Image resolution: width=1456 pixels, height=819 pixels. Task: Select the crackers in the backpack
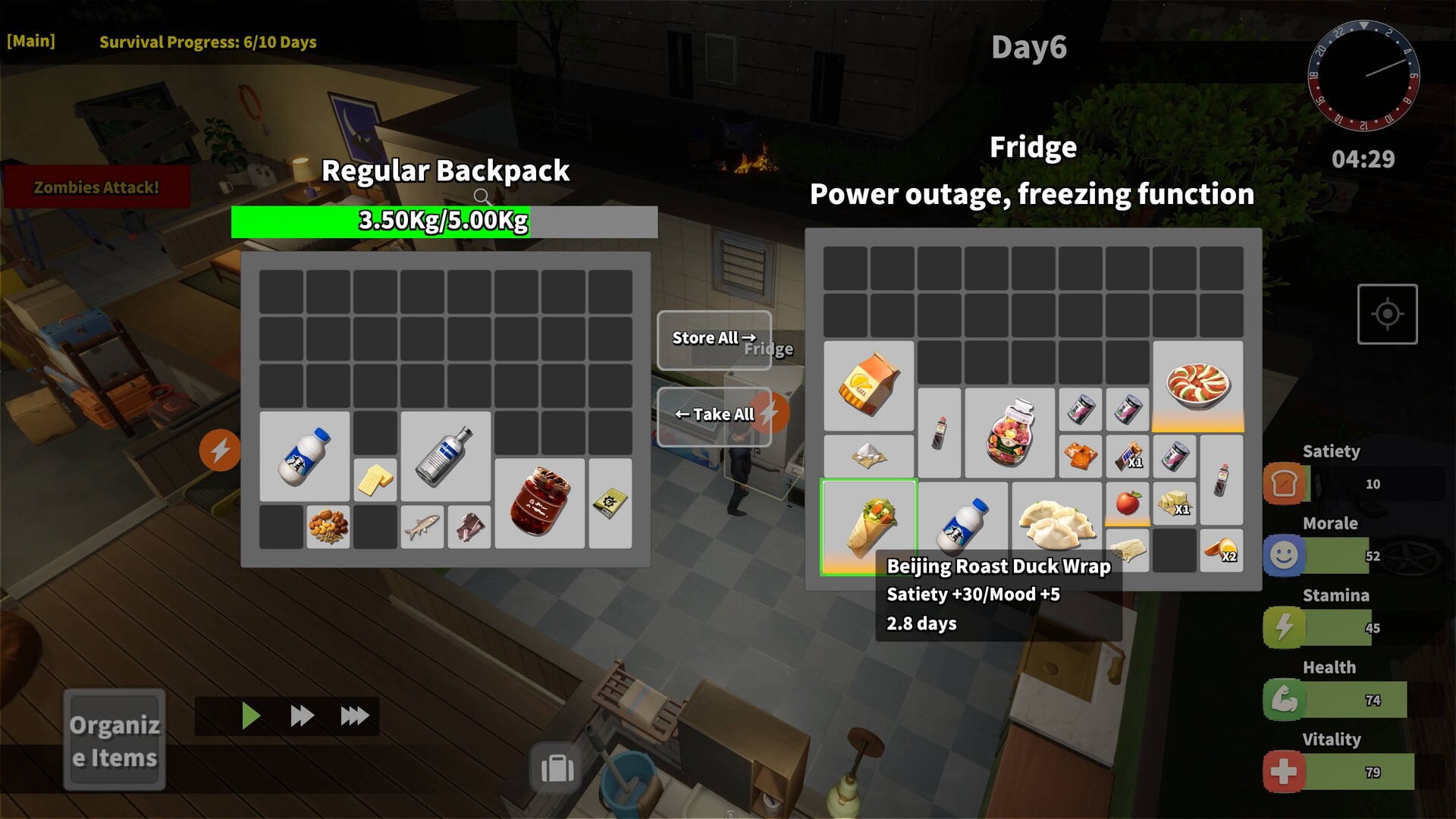375,478
